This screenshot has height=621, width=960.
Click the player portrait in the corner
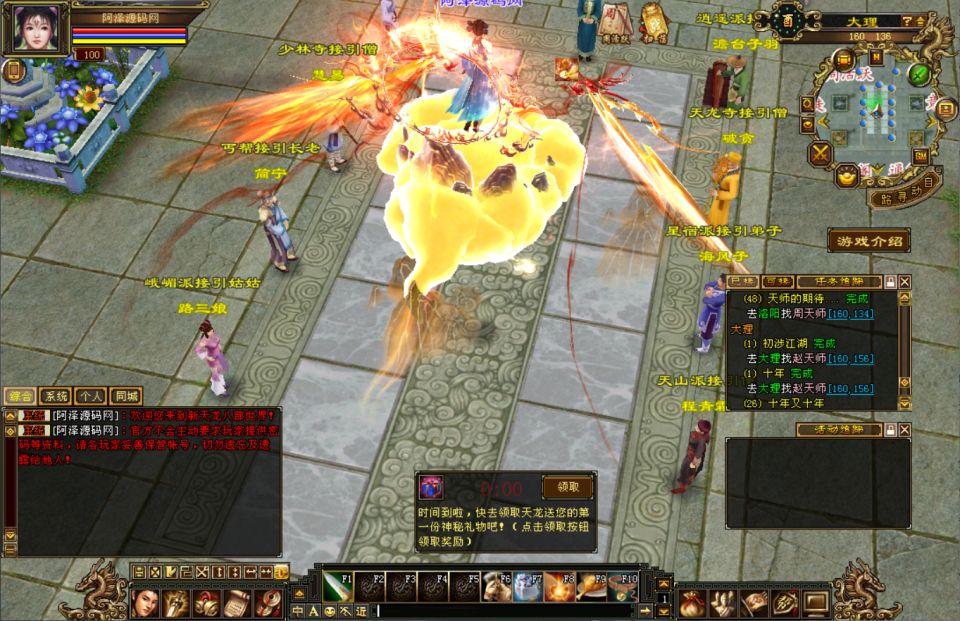click(37, 29)
